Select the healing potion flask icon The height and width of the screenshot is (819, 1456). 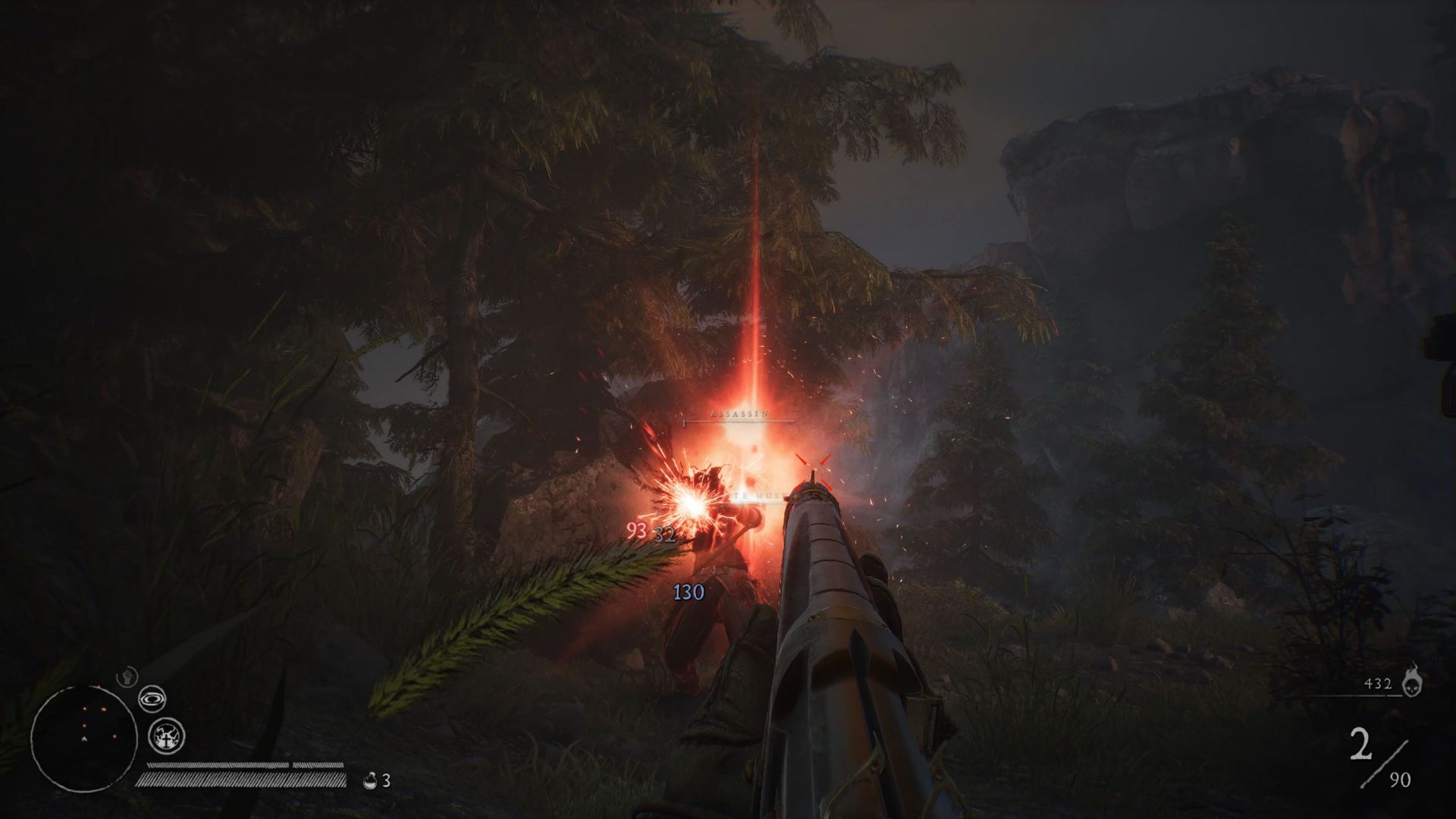click(x=372, y=780)
